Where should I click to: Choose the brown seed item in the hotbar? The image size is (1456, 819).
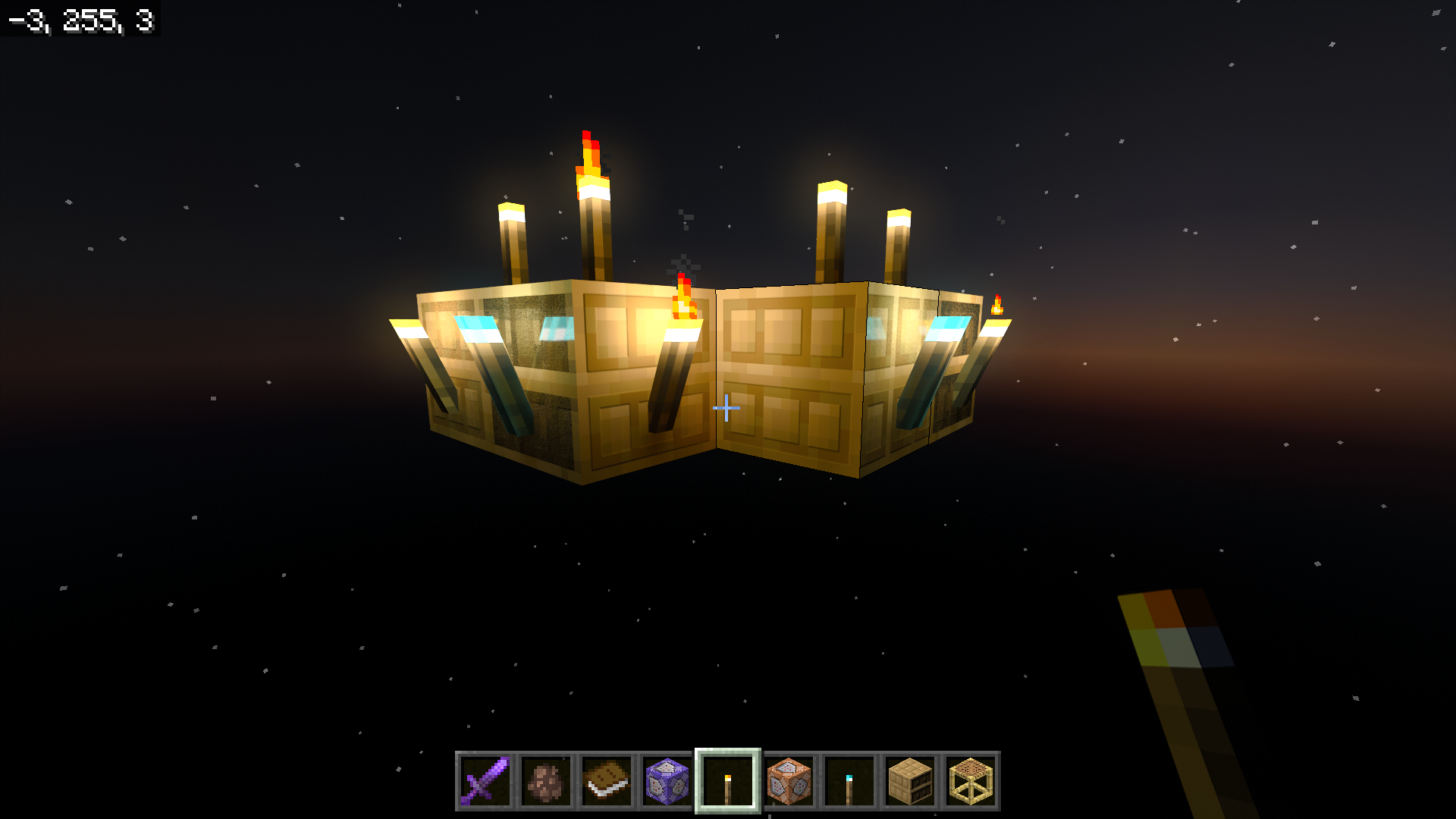click(x=546, y=781)
